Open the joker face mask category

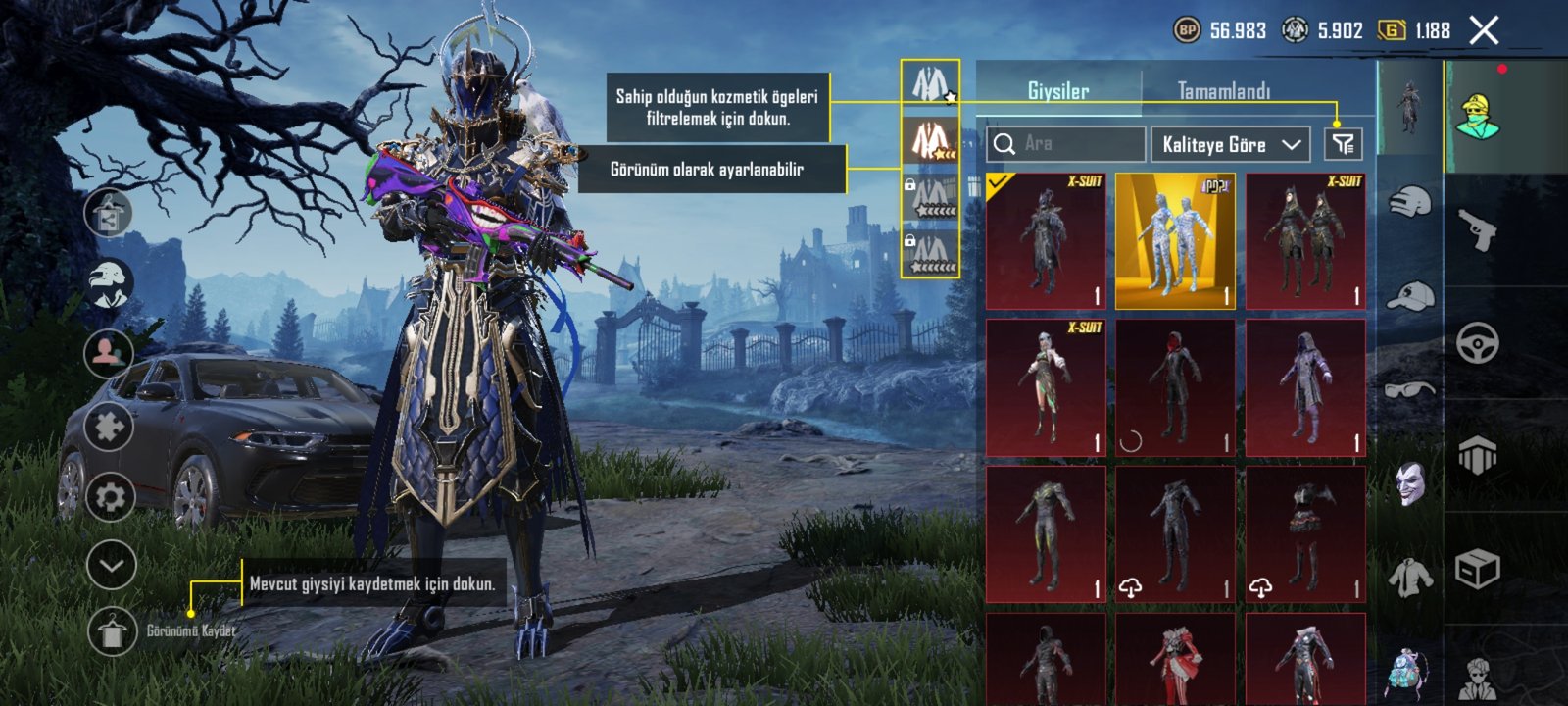[x=1409, y=483]
